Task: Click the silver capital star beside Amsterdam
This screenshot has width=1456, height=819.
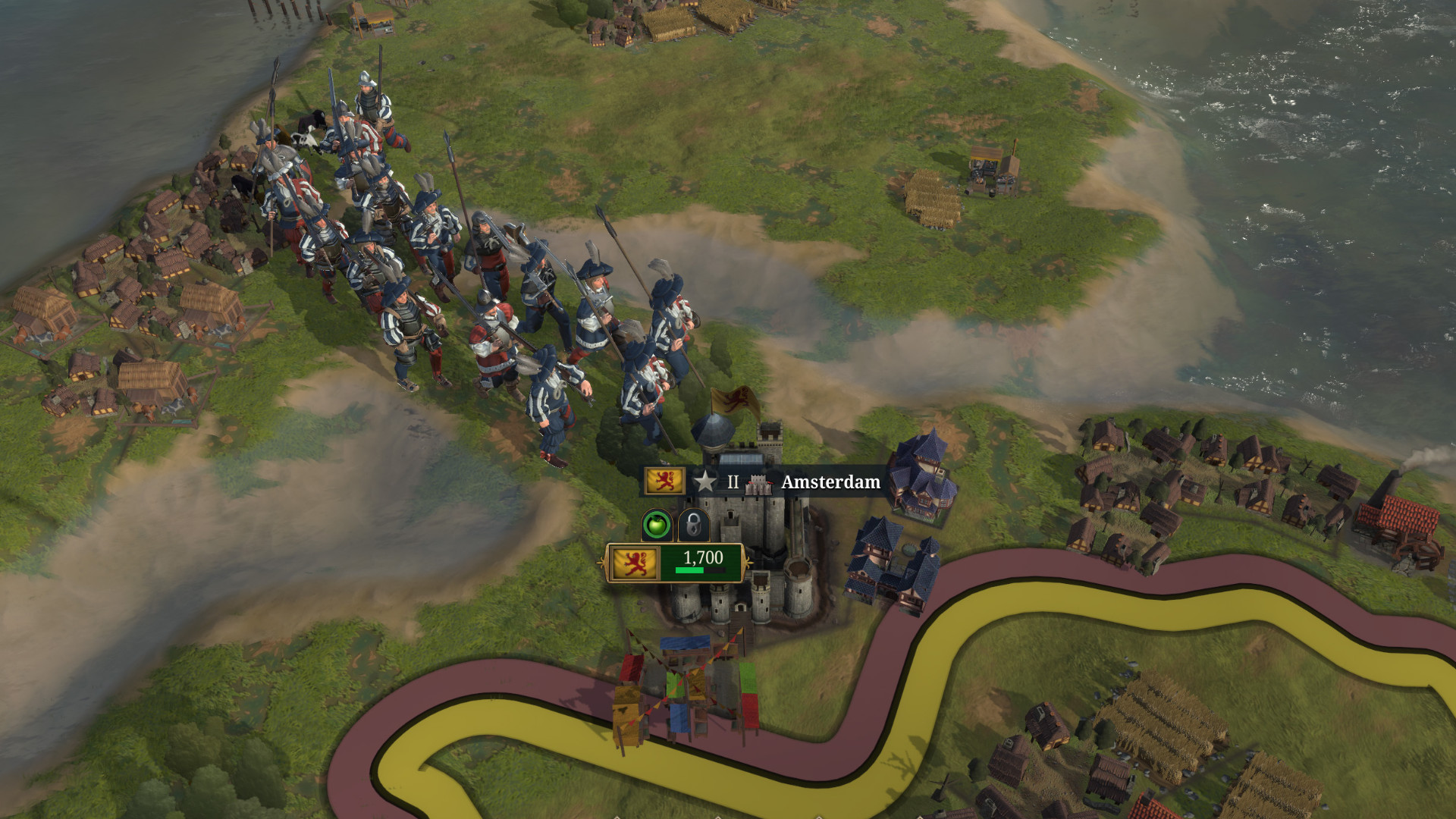Action: (704, 482)
